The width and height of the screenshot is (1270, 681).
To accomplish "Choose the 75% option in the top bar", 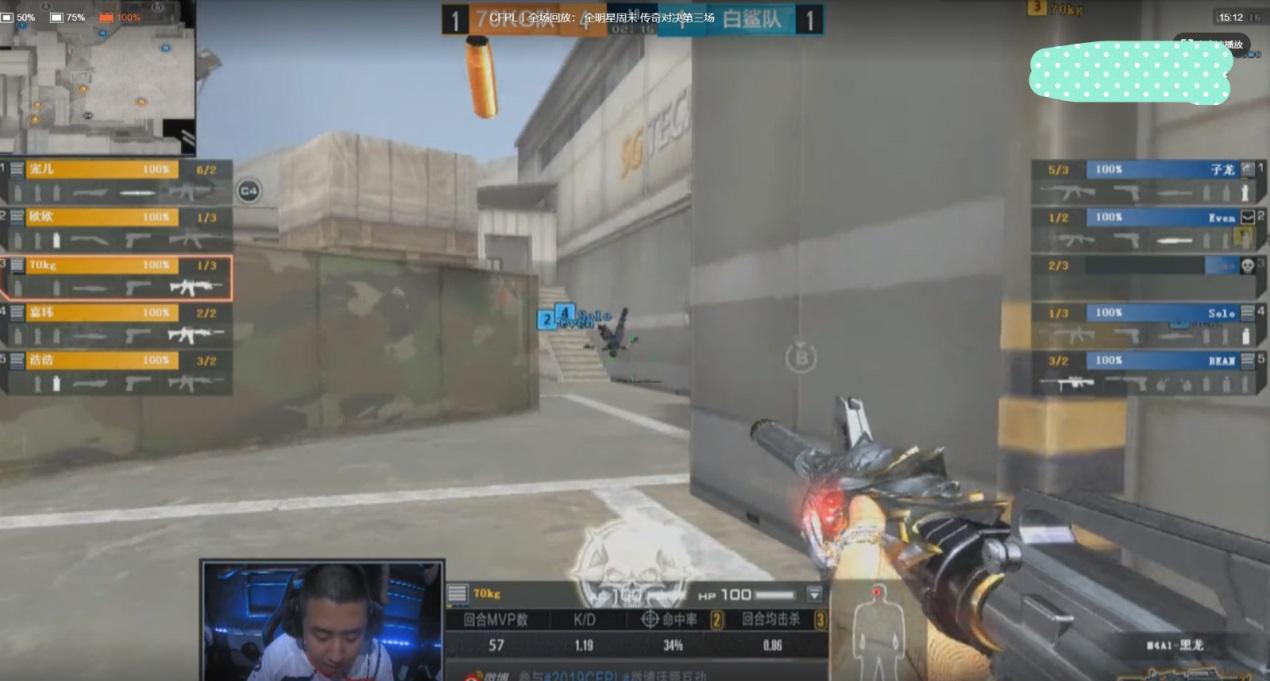I will pos(68,17).
